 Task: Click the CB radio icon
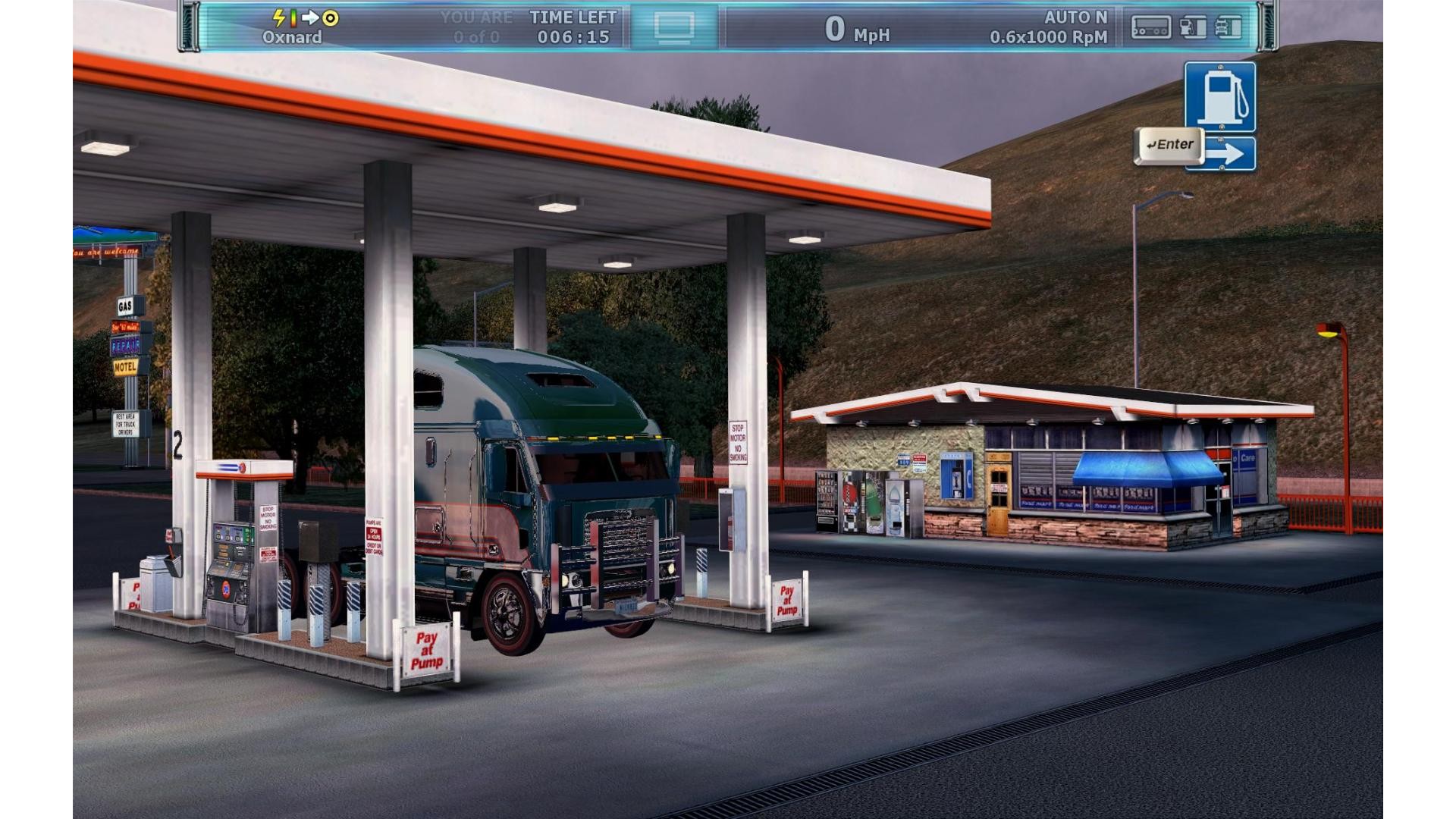point(1150,28)
